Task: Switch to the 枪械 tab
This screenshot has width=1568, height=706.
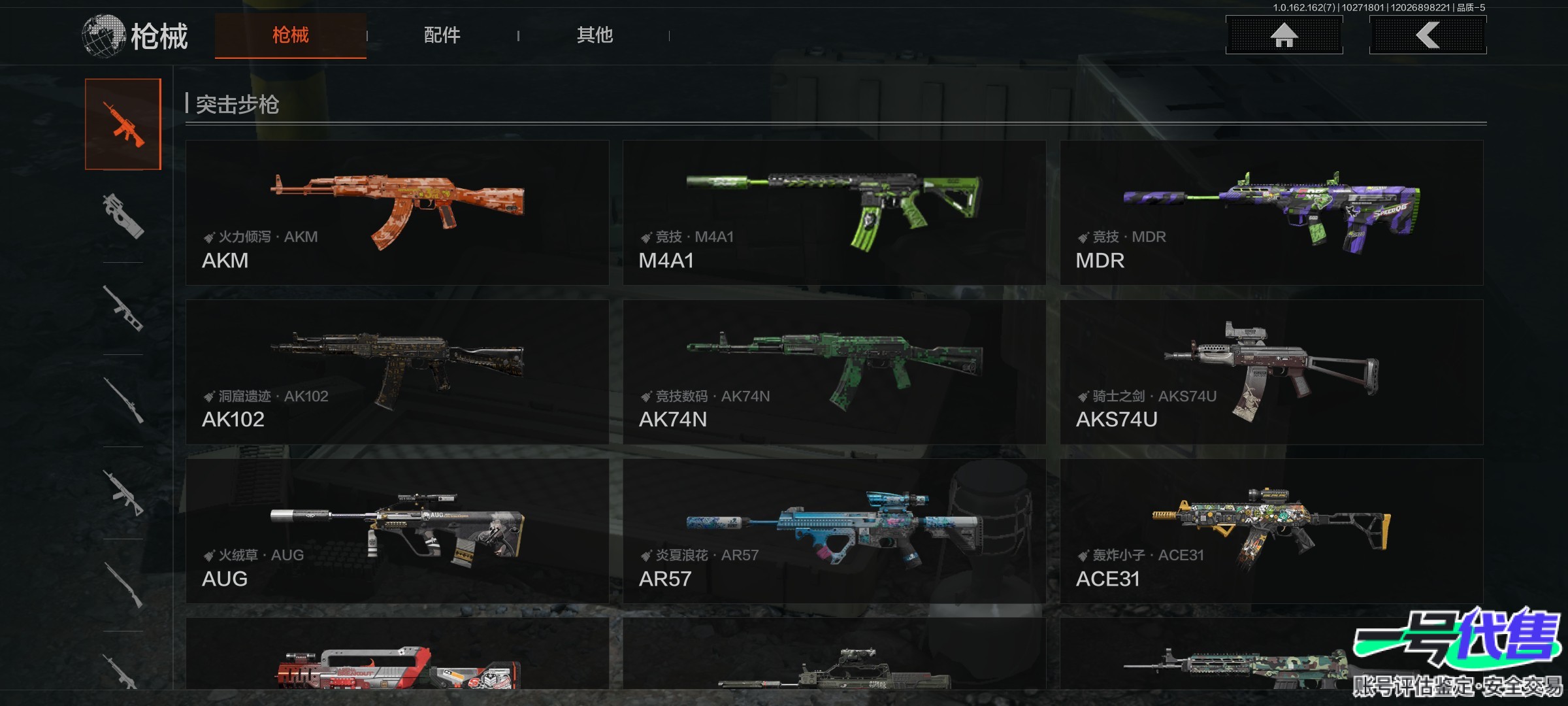Action: (x=290, y=35)
